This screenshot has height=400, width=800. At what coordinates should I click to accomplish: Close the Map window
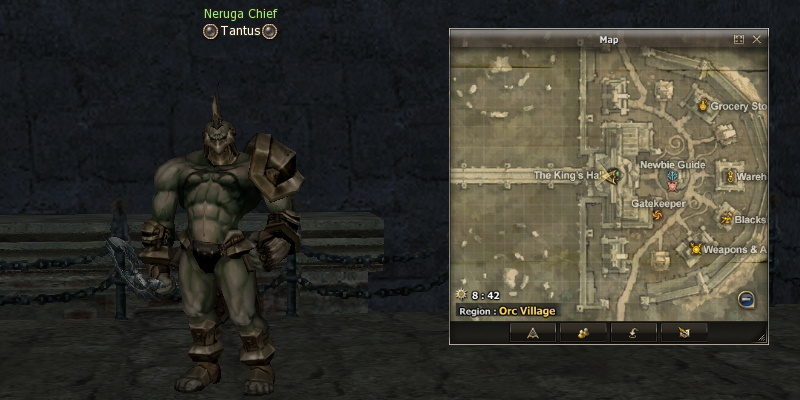757,40
